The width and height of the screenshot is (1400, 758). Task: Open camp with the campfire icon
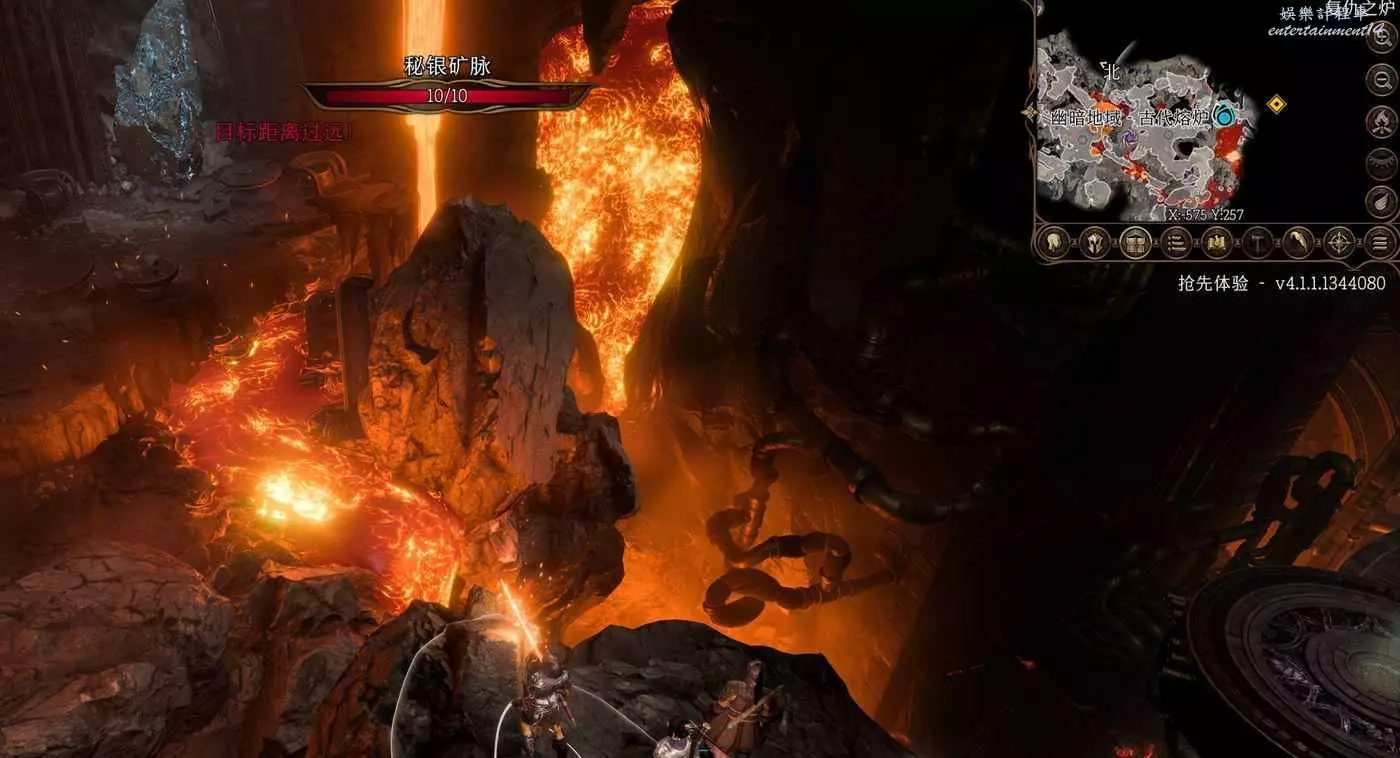click(1381, 122)
